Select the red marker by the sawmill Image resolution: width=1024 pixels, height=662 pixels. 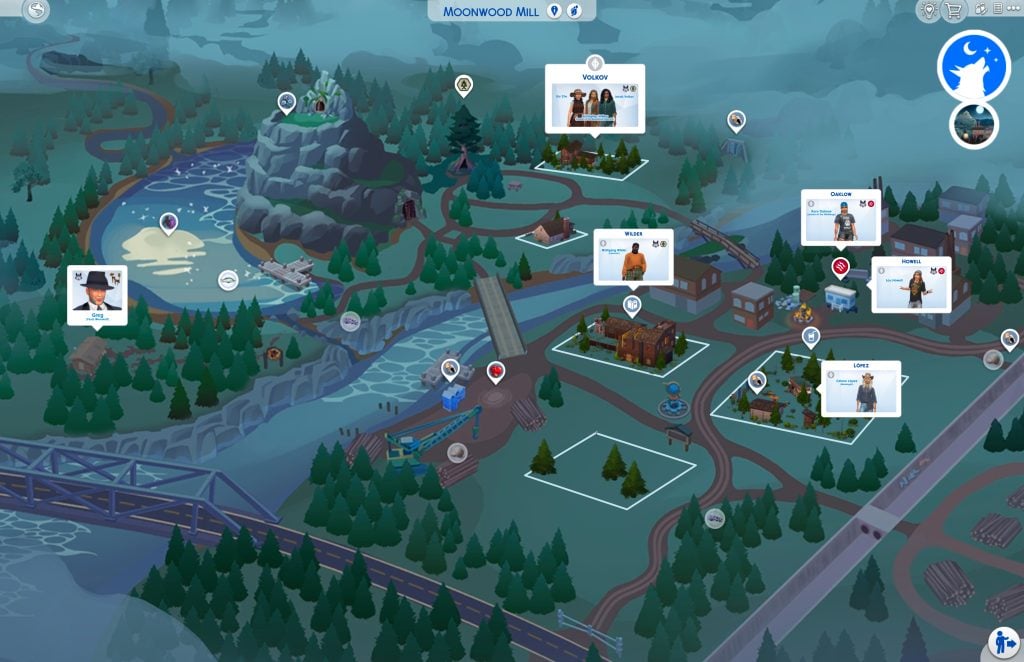tap(494, 372)
